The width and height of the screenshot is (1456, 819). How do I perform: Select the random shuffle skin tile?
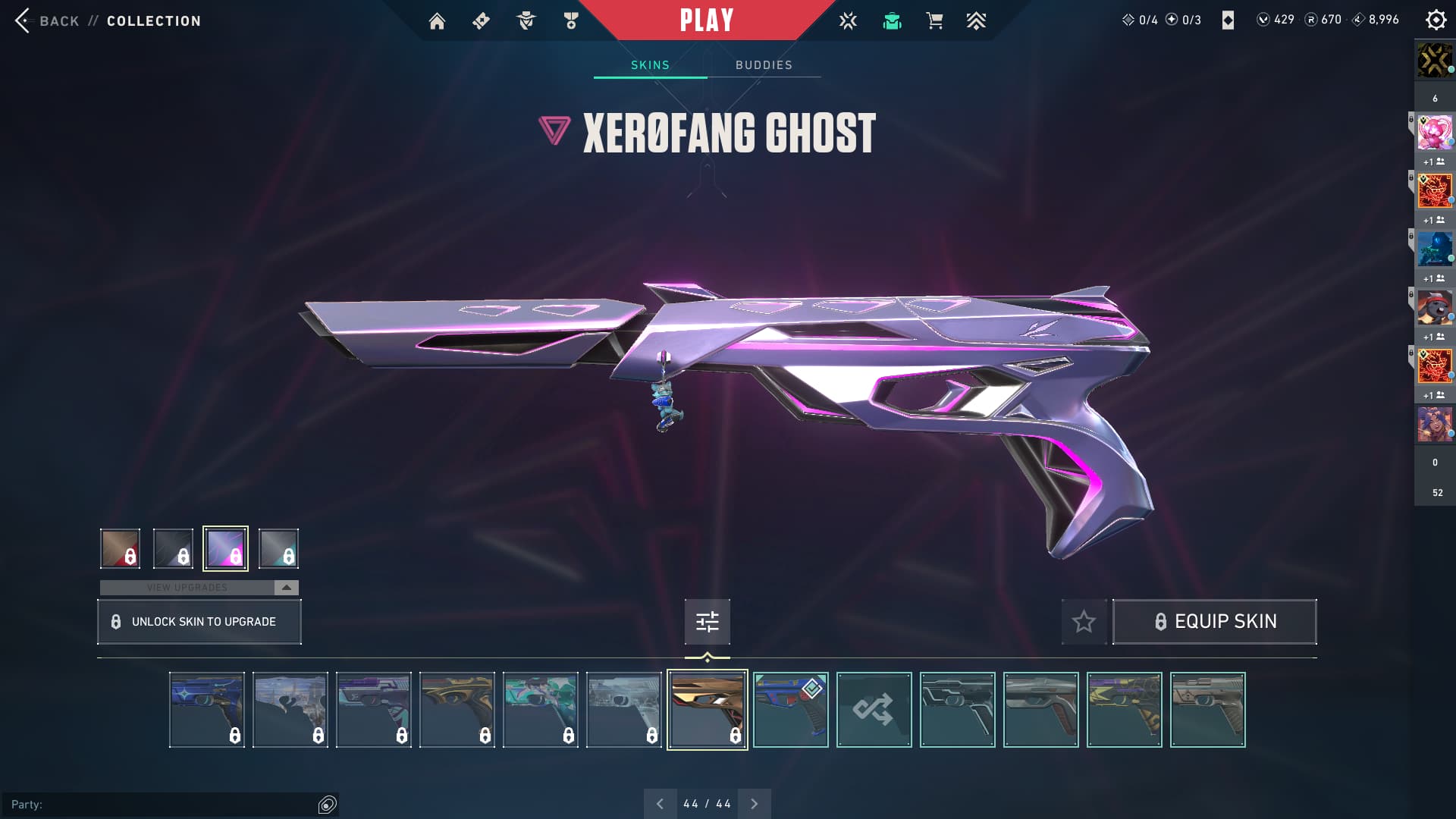point(874,710)
